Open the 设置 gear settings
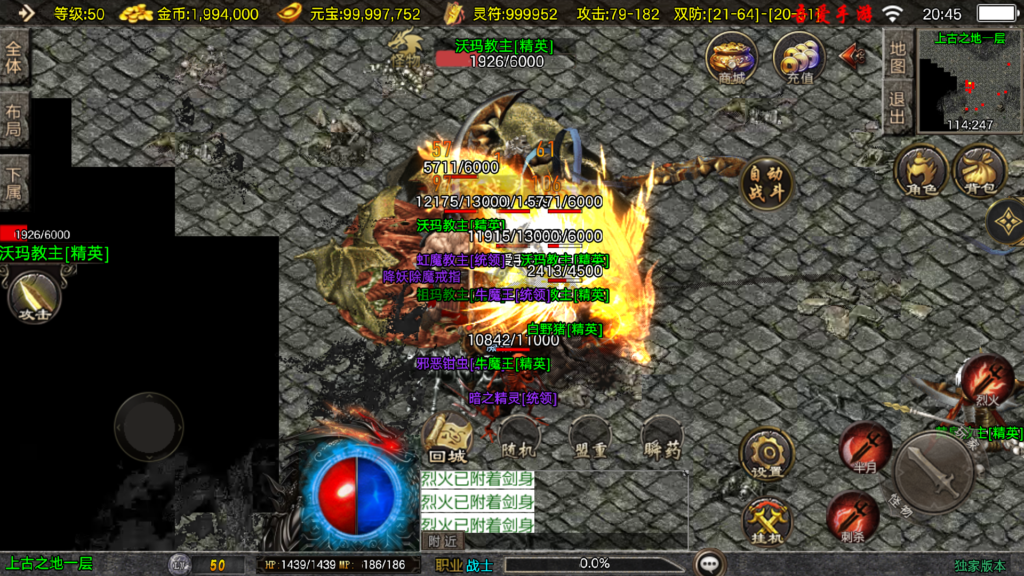 [x=767, y=456]
